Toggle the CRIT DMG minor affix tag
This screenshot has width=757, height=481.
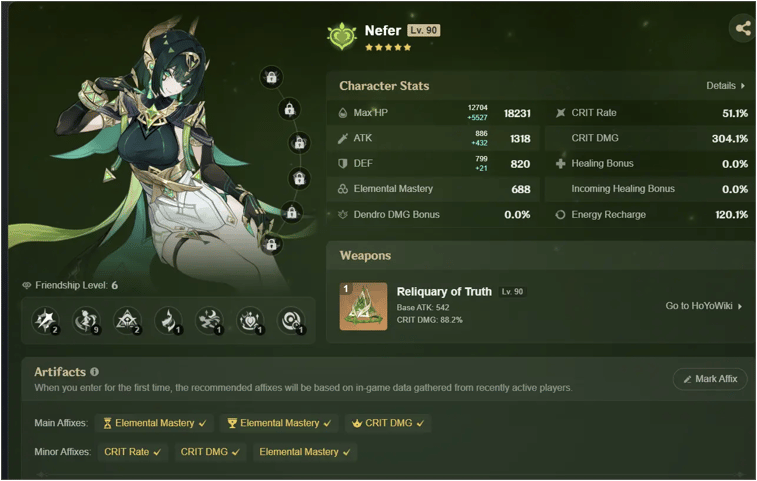(210, 452)
